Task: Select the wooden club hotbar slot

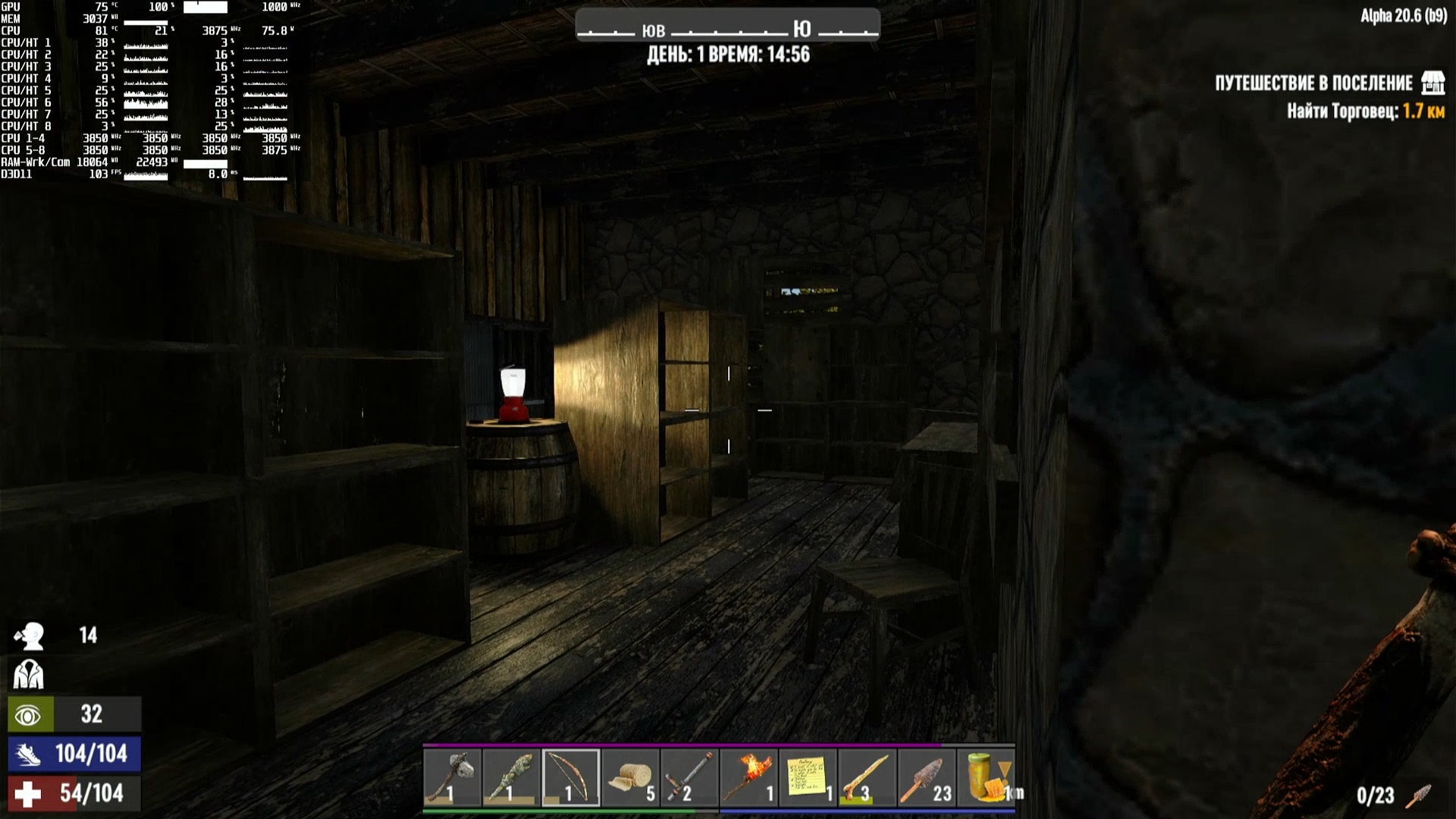Action: click(511, 777)
